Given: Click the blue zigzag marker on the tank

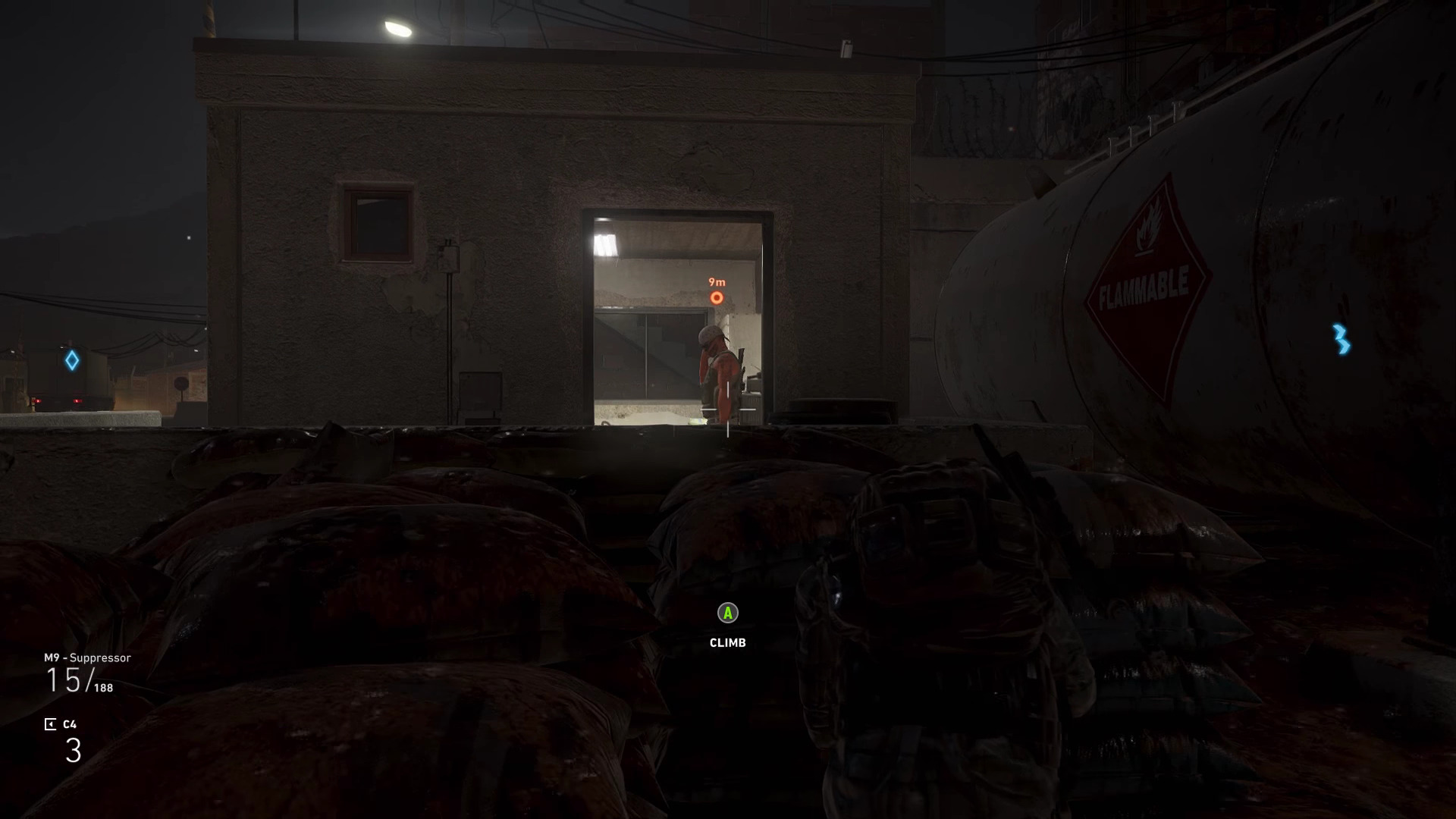Looking at the screenshot, I should pos(1341,339).
